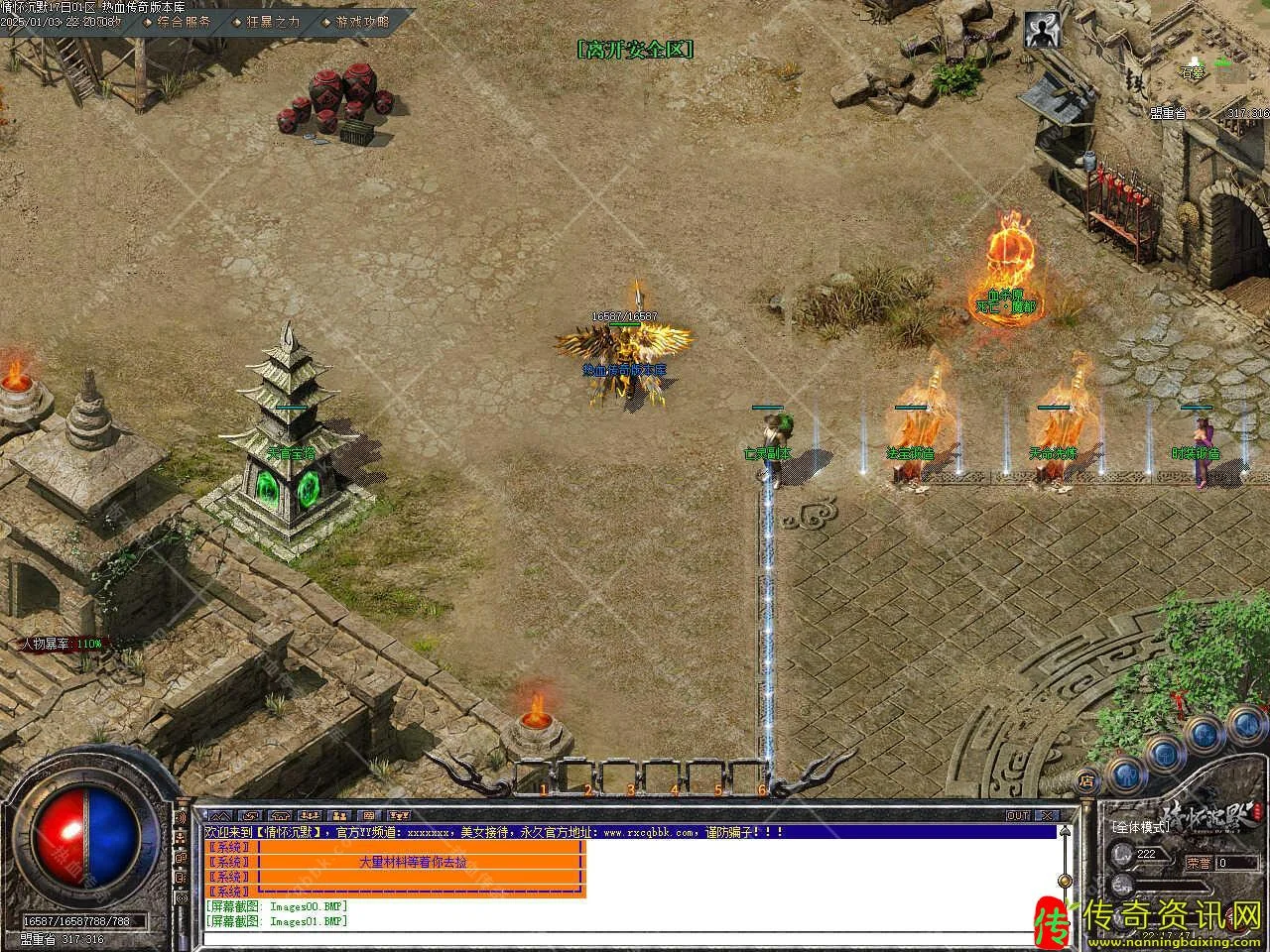Click the chat scrollbar handle
The height and width of the screenshot is (952, 1270).
pyautogui.click(x=1066, y=881)
